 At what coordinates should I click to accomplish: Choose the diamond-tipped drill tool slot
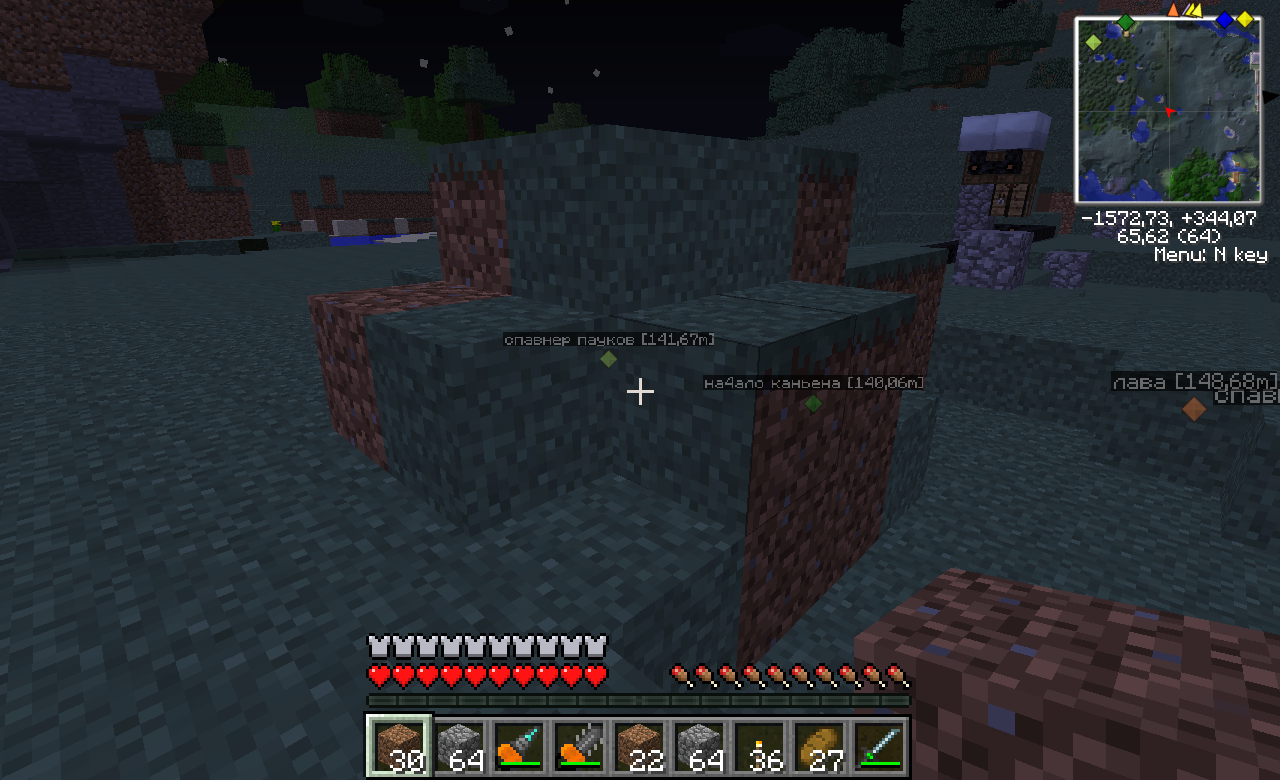[x=519, y=745]
